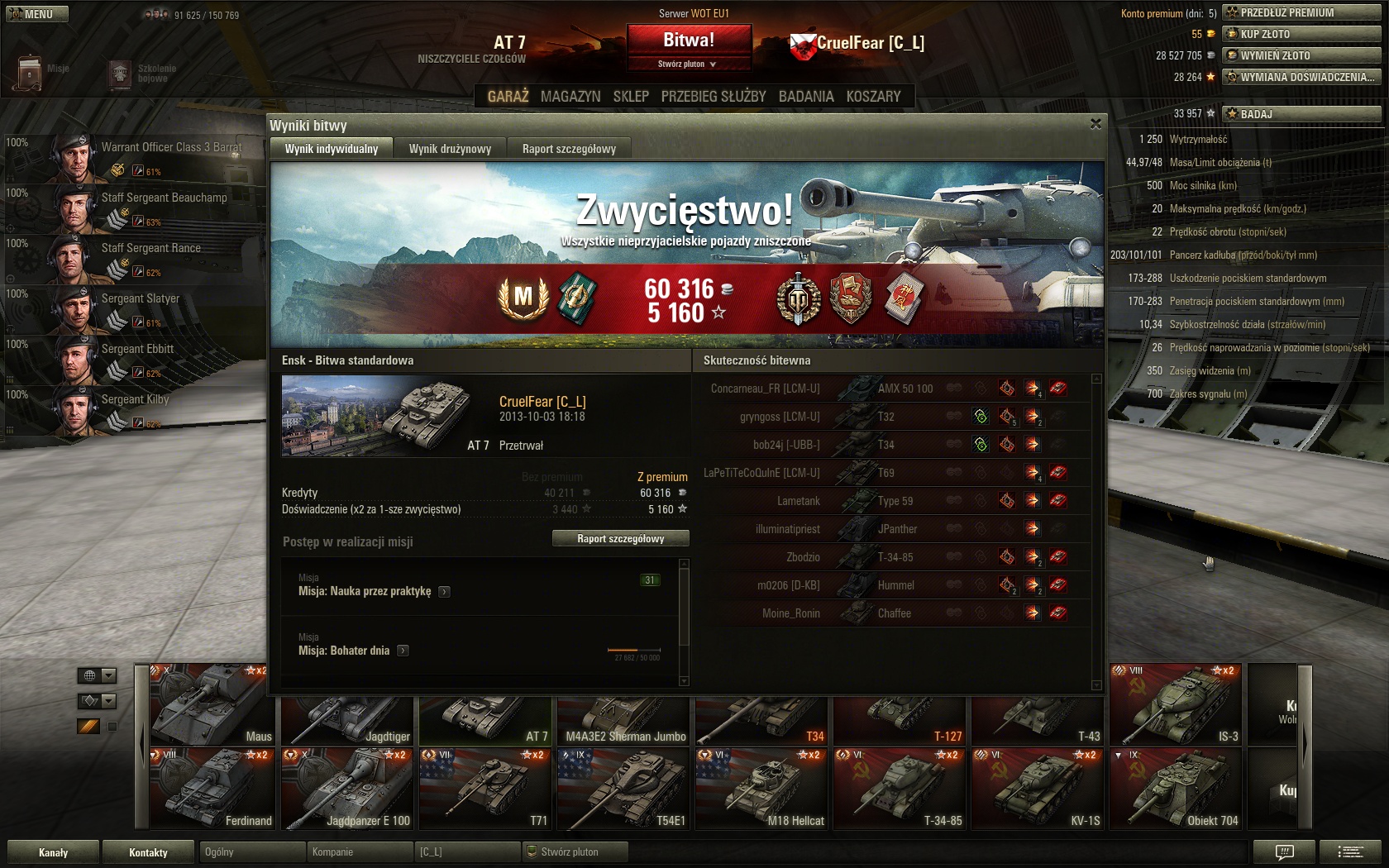Pick the IS-3 tank from the carousel
Screen dimensions: 1389x868
click(1175, 704)
